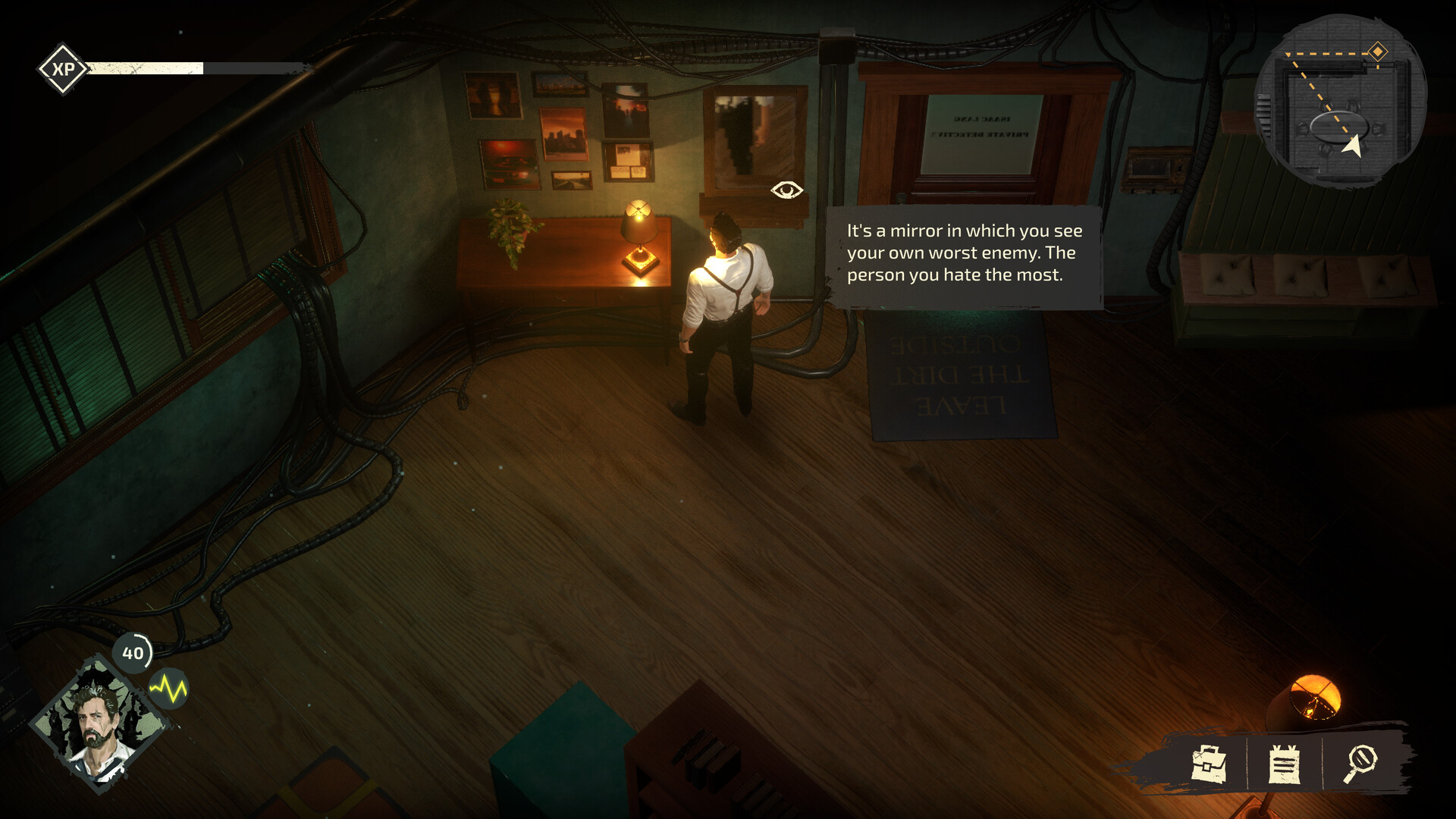This screenshot has height=819, width=1456.
Task: Click the green heartbeat pulse status icon
Action: [168, 689]
